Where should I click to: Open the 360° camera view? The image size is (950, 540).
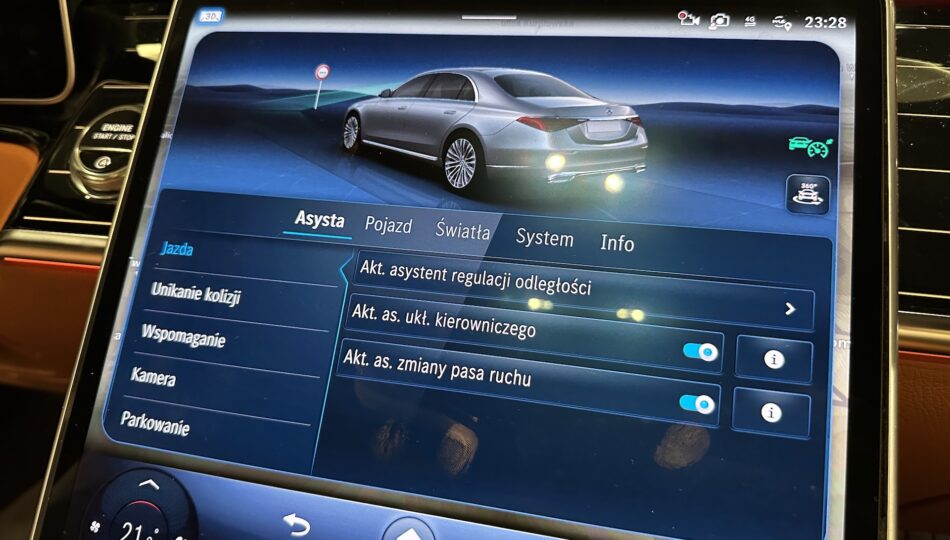(x=807, y=193)
